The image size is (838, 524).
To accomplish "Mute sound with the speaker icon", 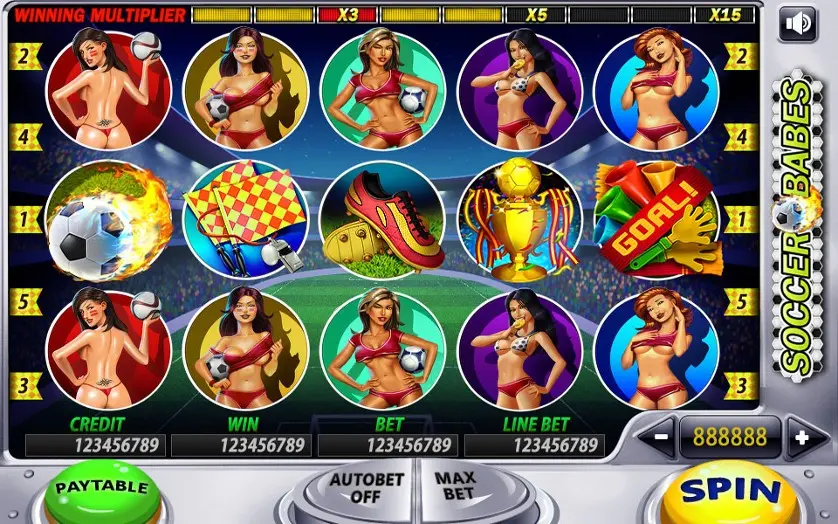I will [x=797, y=24].
